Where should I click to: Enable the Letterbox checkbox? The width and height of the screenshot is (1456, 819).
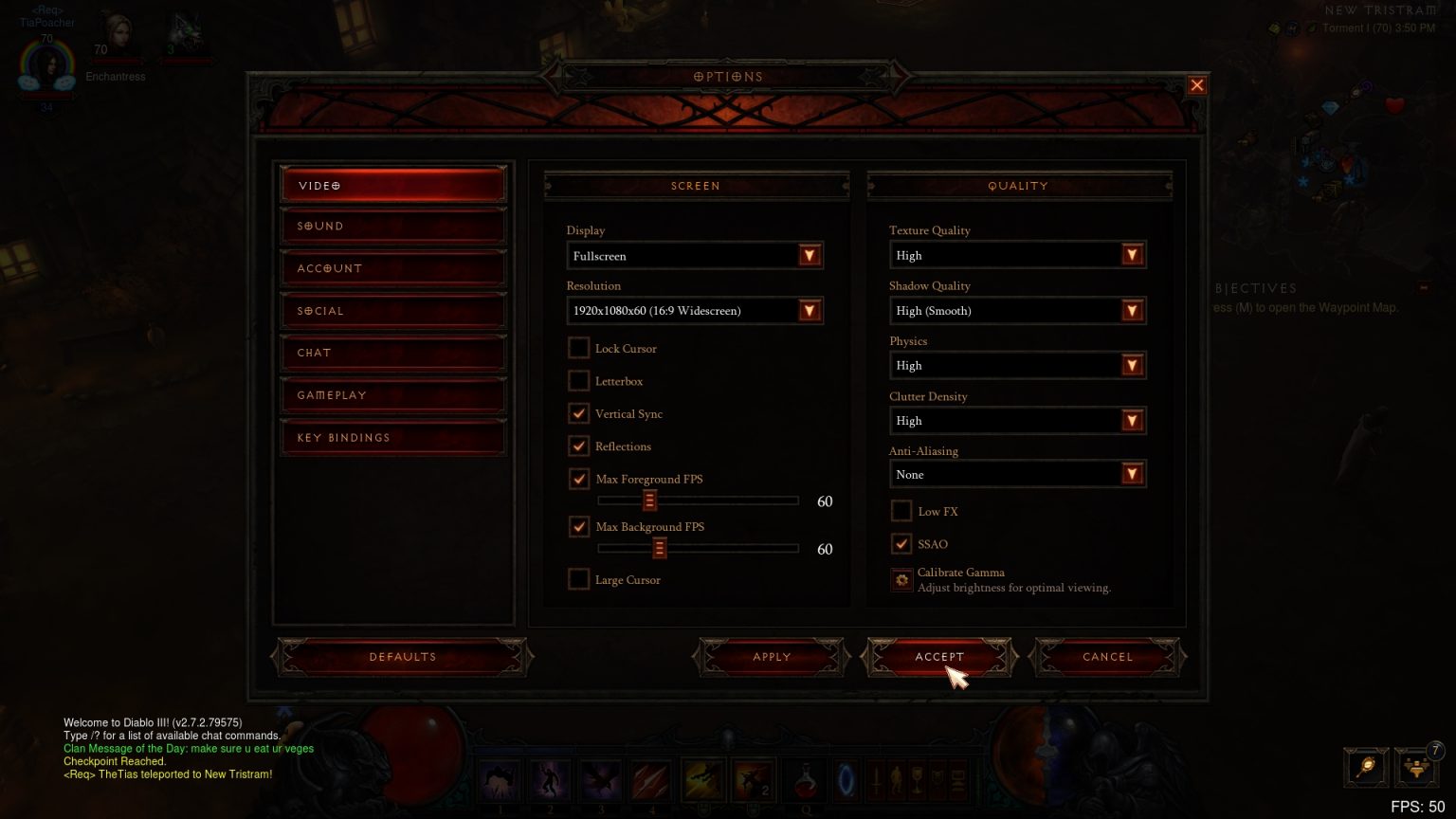pos(578,381)
